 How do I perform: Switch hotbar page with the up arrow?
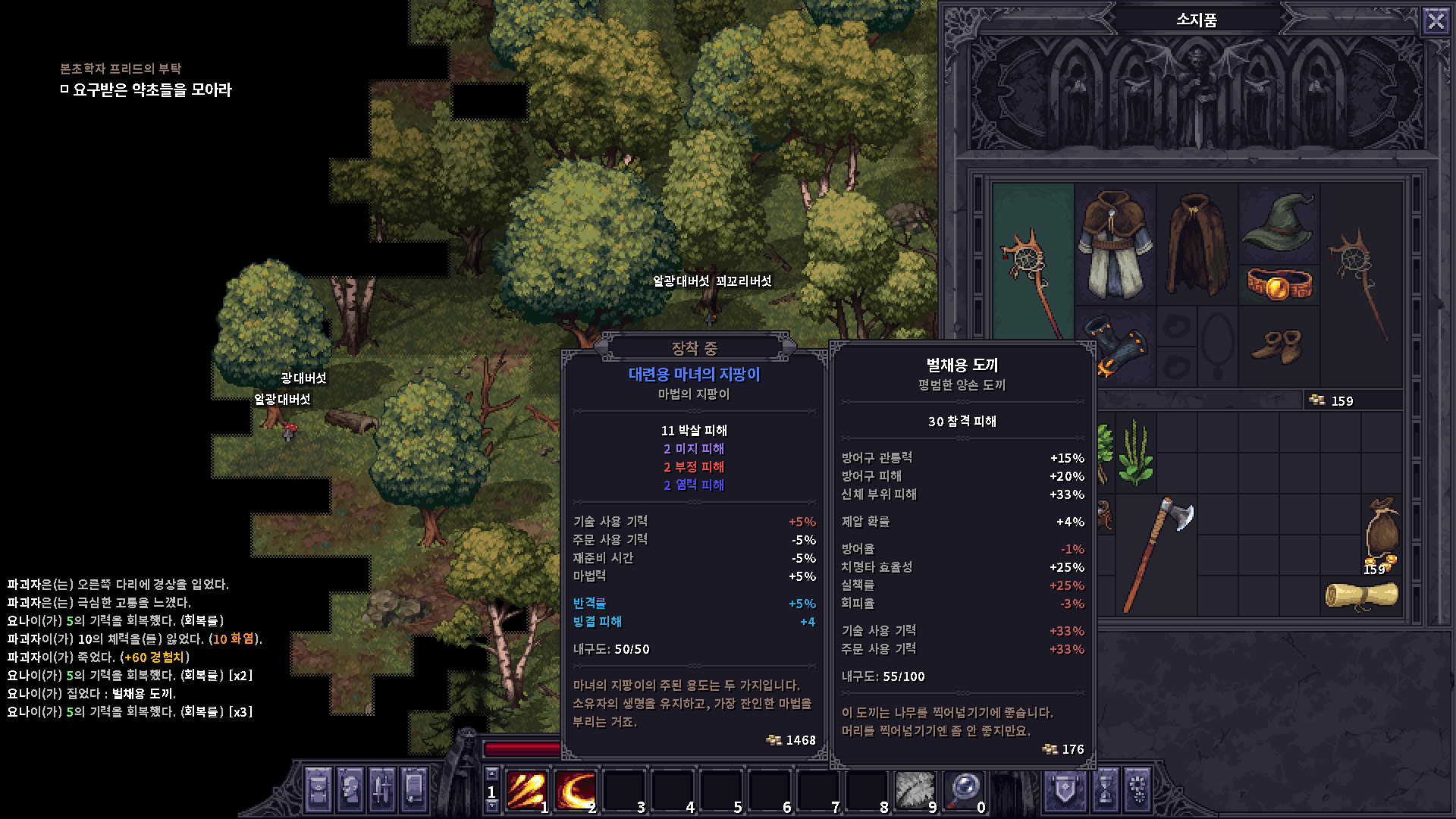492,774
